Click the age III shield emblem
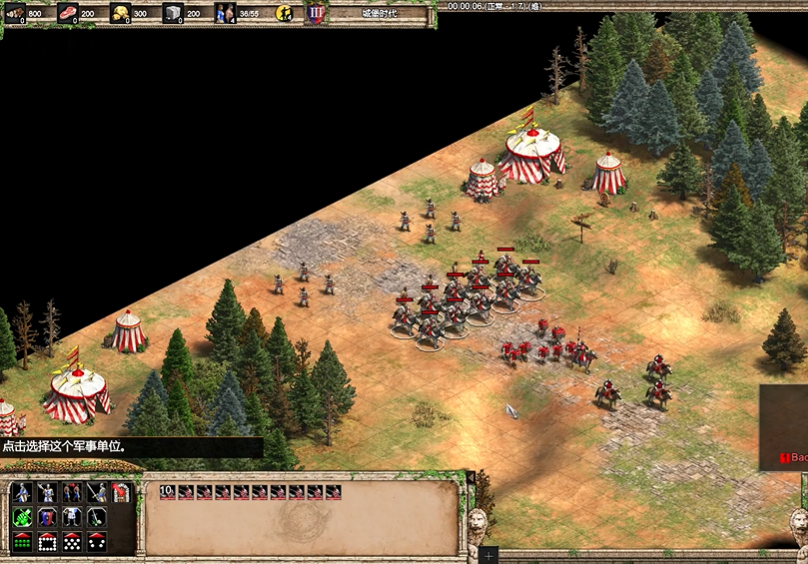The image size is (808, 564). pyautogui.click(x=315, y=13)
